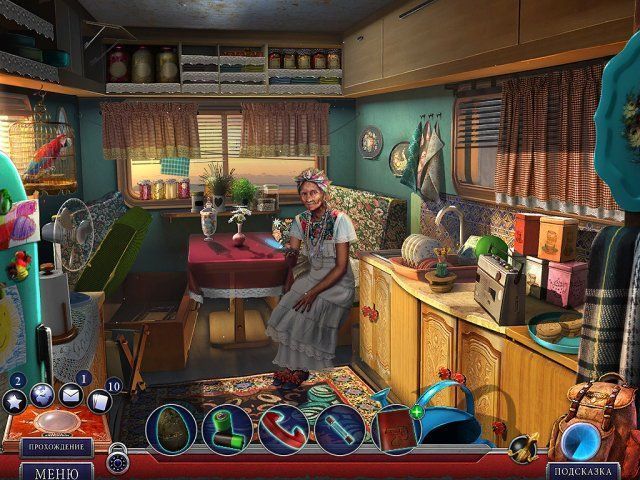The width and height of the screenshot is (640, 480).
Task: Choose the red book inventory item
Action: point(393,430)
